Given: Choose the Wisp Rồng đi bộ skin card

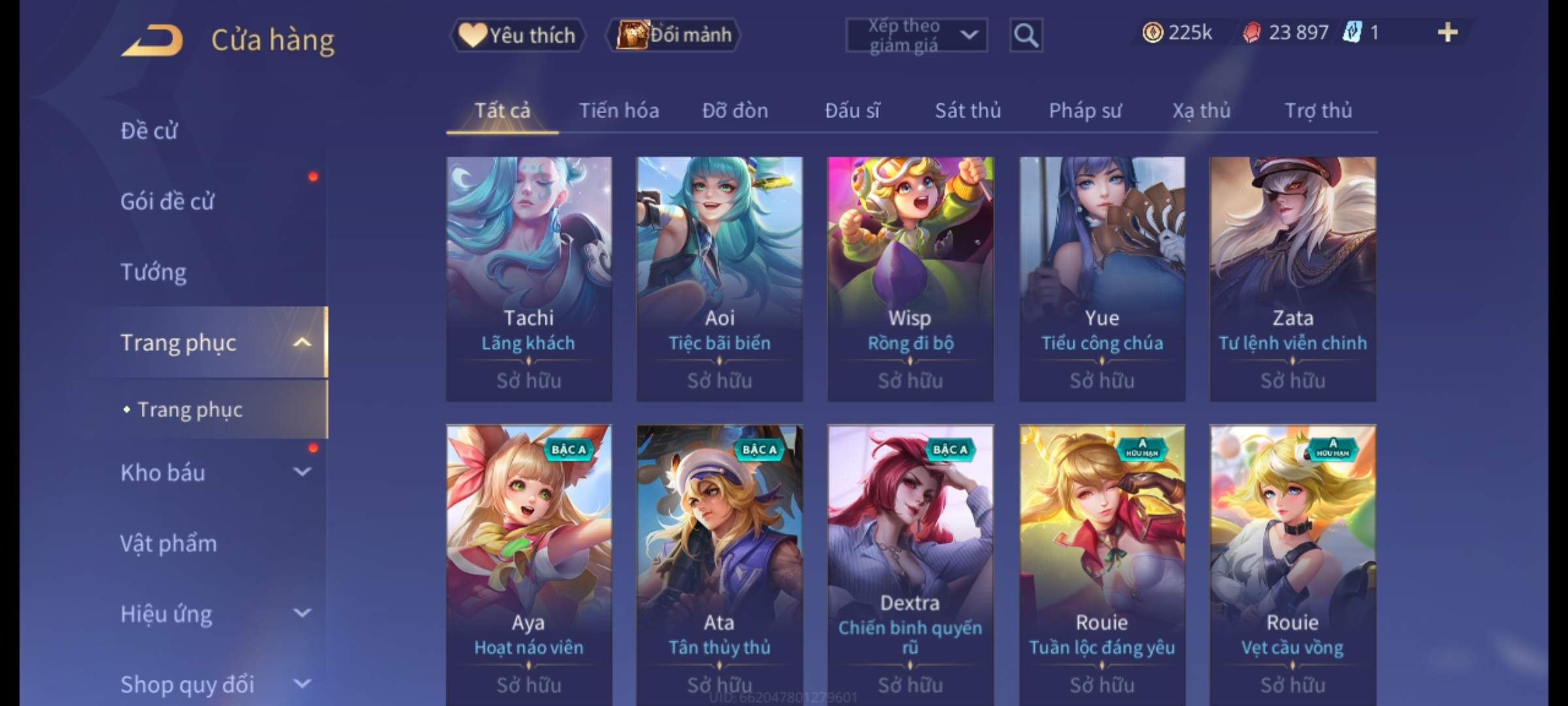Looking at the screenshot, I should (x=910, y=278).
